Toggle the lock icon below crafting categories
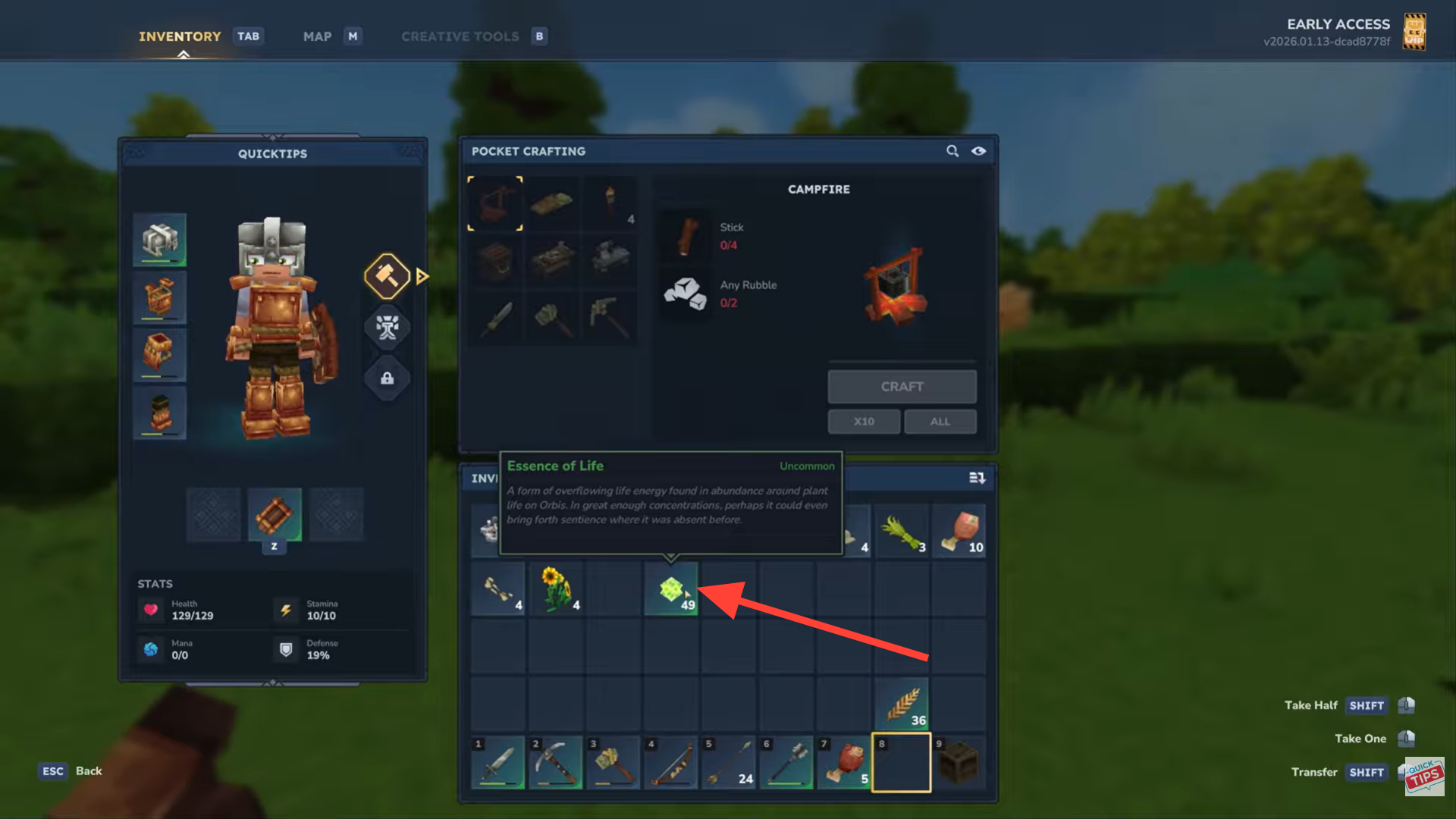Viewport: 1456px width, 819px height. tap(387, 378)
